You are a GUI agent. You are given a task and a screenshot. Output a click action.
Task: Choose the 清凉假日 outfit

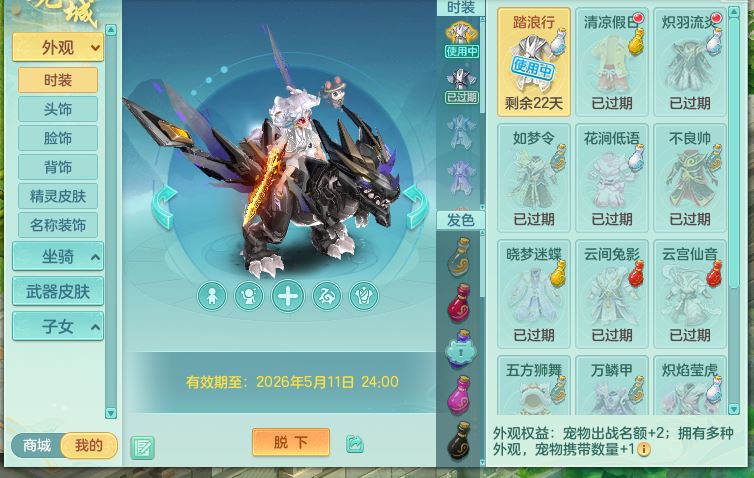612,61
